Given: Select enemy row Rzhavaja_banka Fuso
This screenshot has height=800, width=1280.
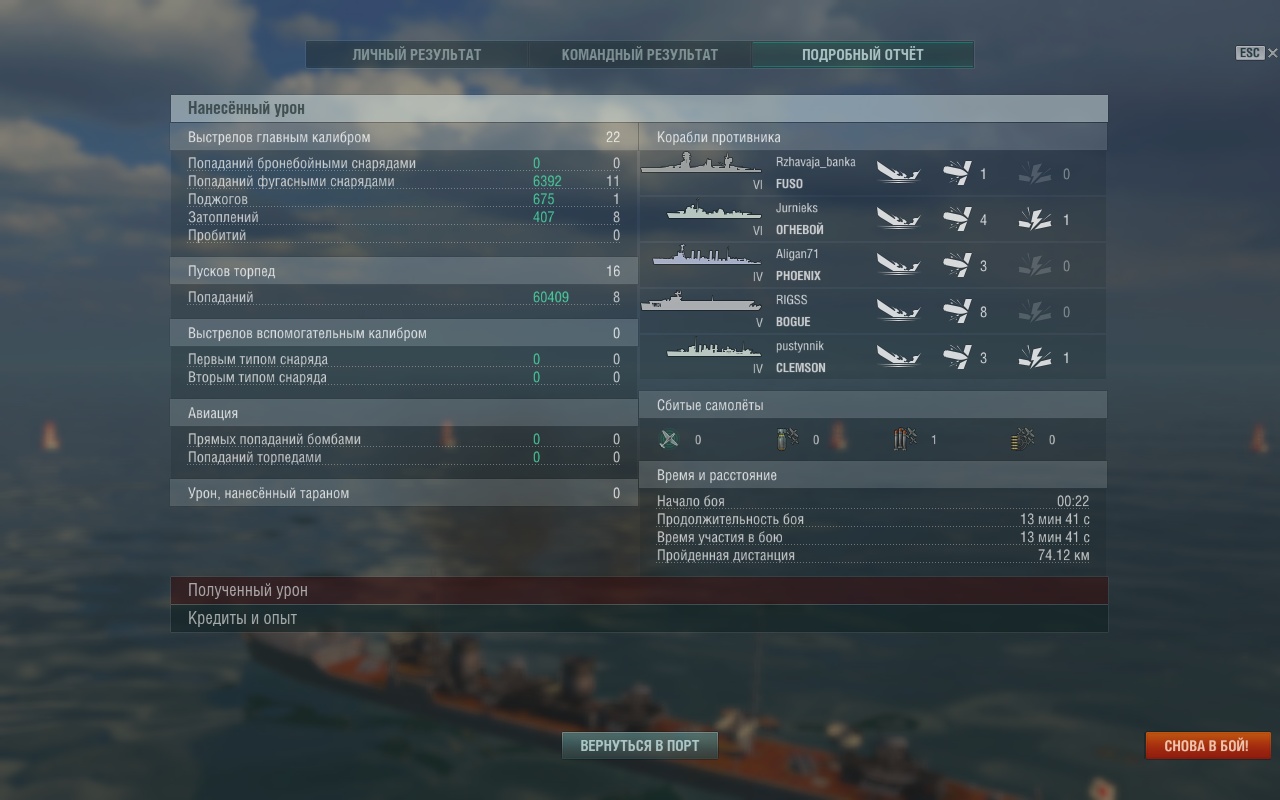Looking at the screenshot, I should tap(872, 174).
